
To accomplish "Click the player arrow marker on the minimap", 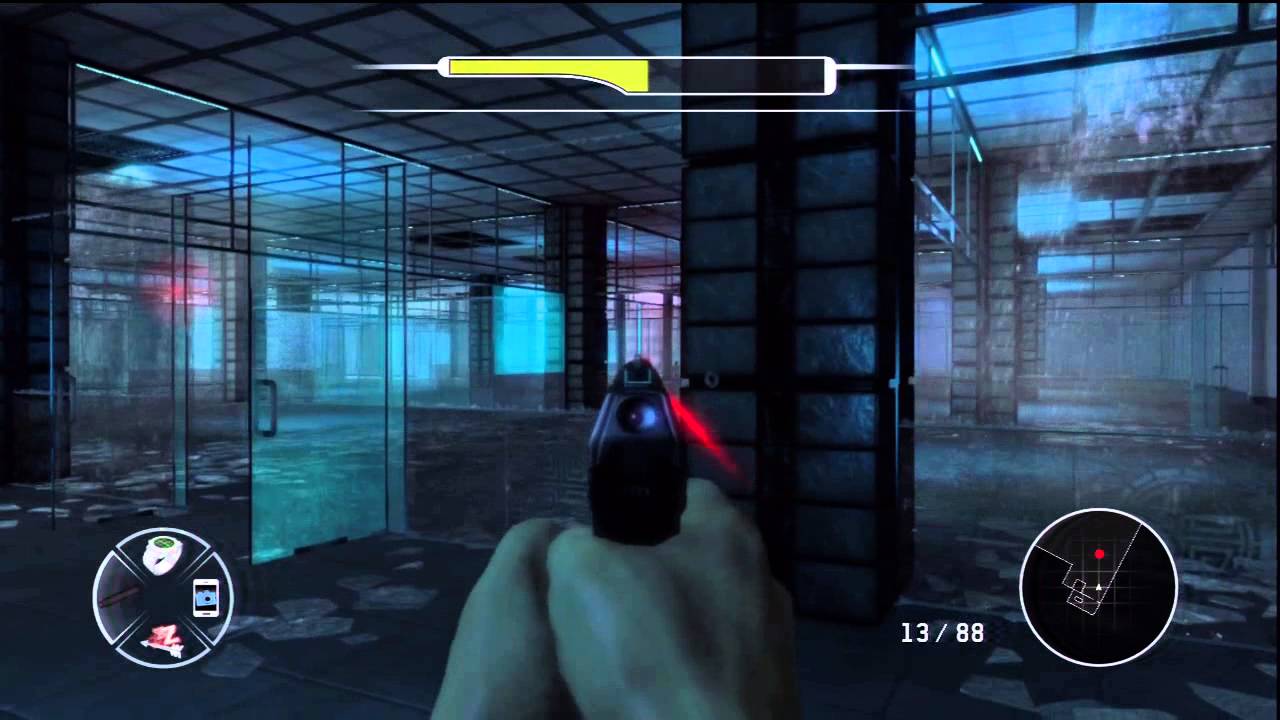I will (x=1098, y=587).
